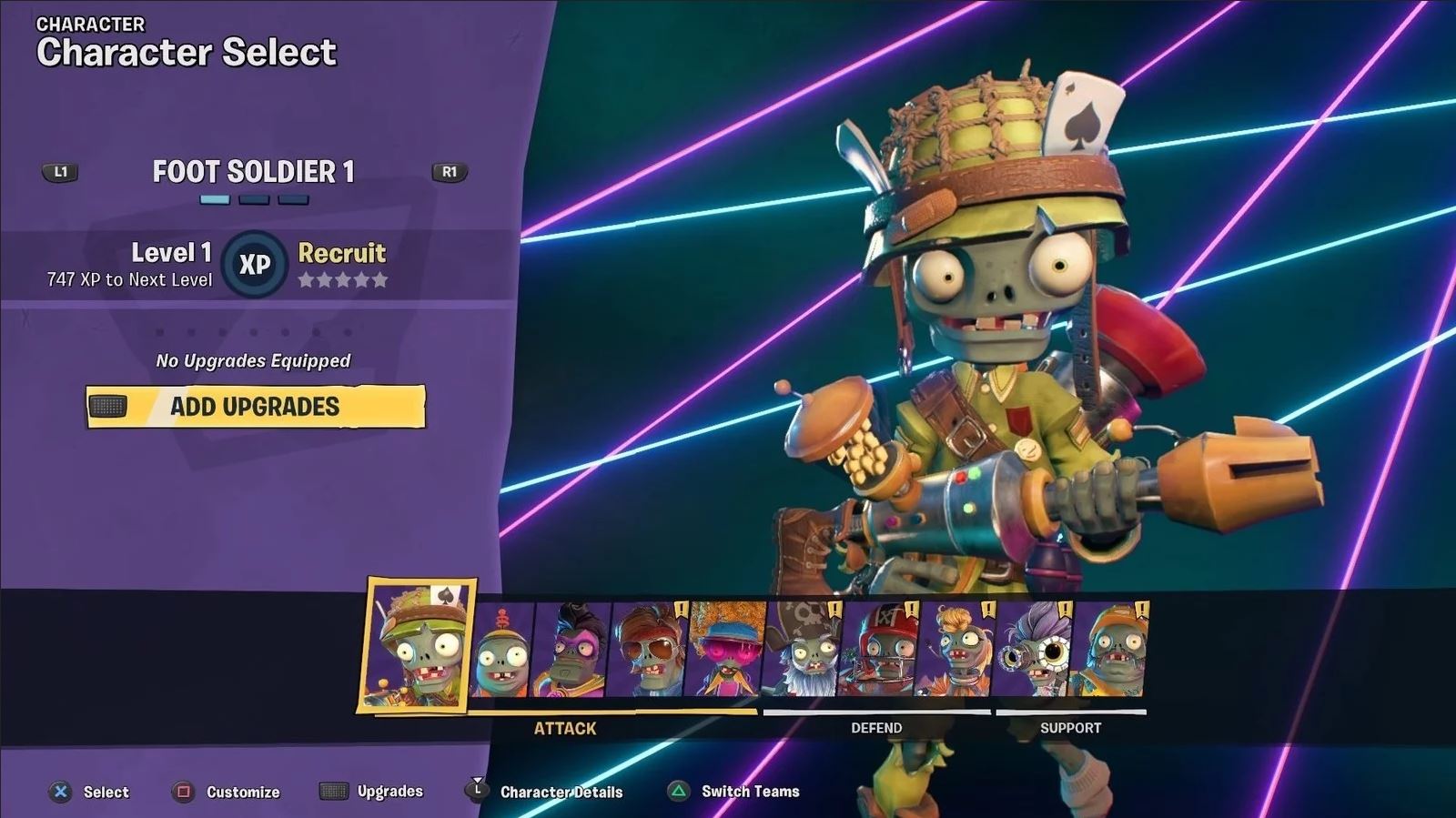Select the 80s Action Hero with sunglasses

pos(650,651)
